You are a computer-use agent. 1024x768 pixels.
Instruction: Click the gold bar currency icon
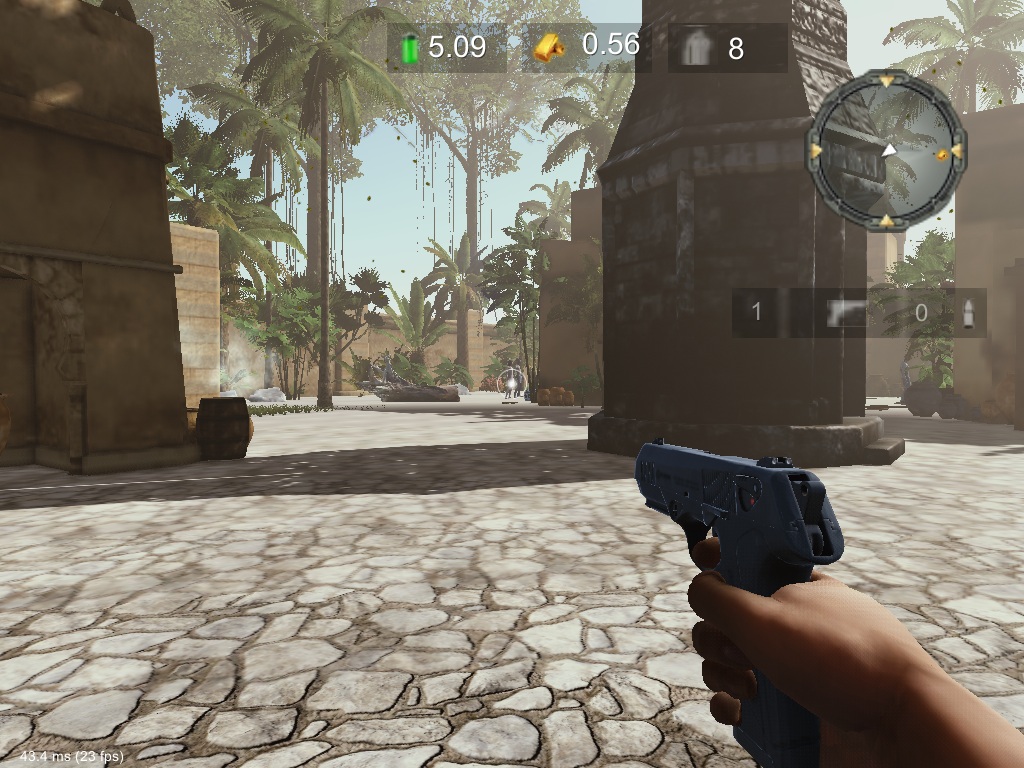point(548,47)
